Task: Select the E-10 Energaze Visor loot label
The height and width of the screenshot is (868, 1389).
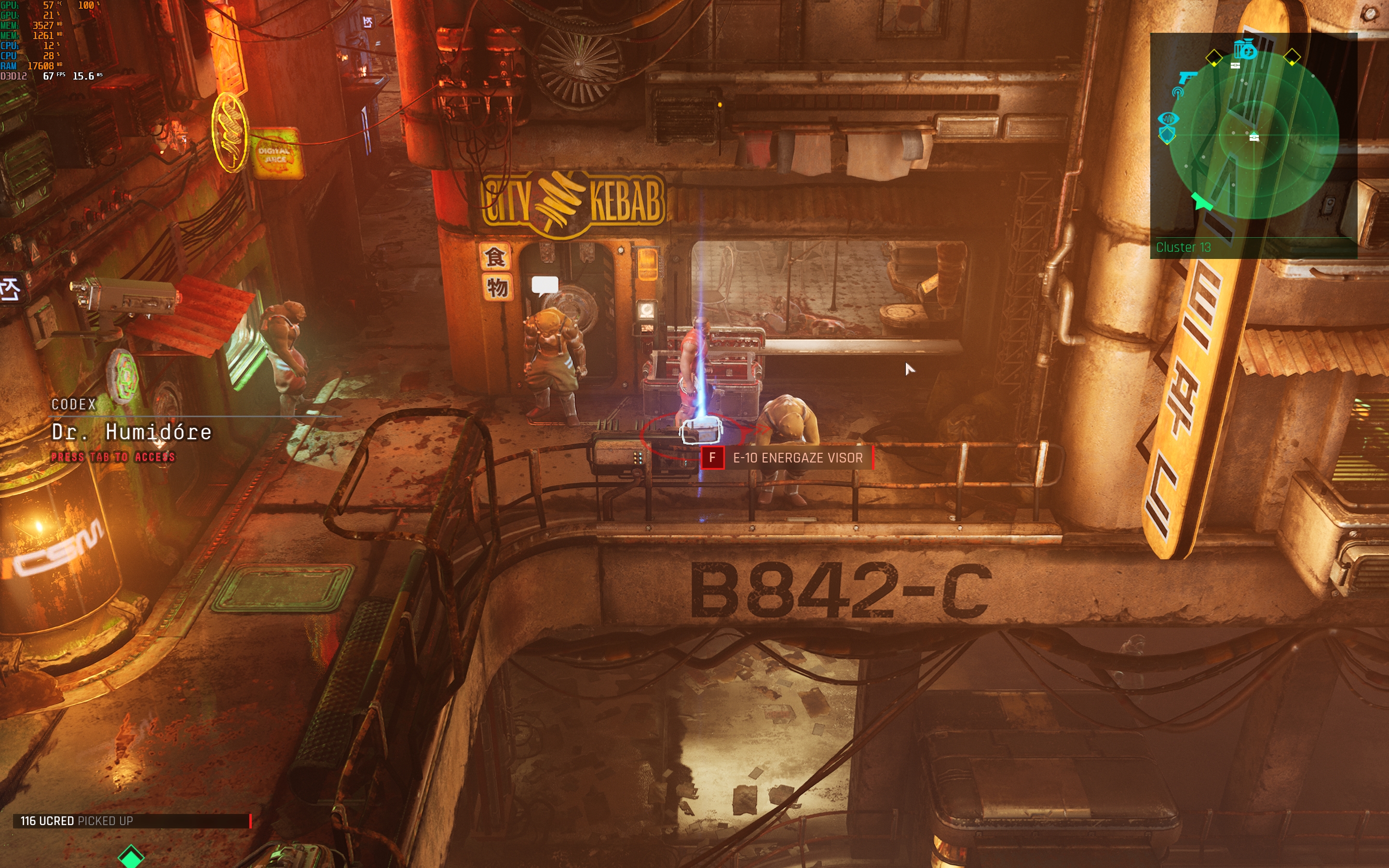Action: [x=797, y=458]
